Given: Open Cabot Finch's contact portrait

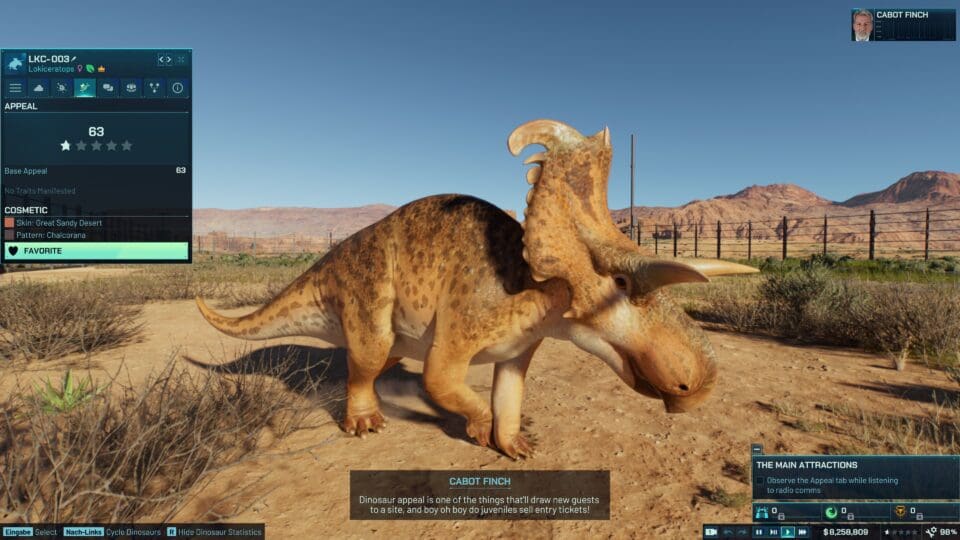Looking at the screenshot, I should coord(862,25).
